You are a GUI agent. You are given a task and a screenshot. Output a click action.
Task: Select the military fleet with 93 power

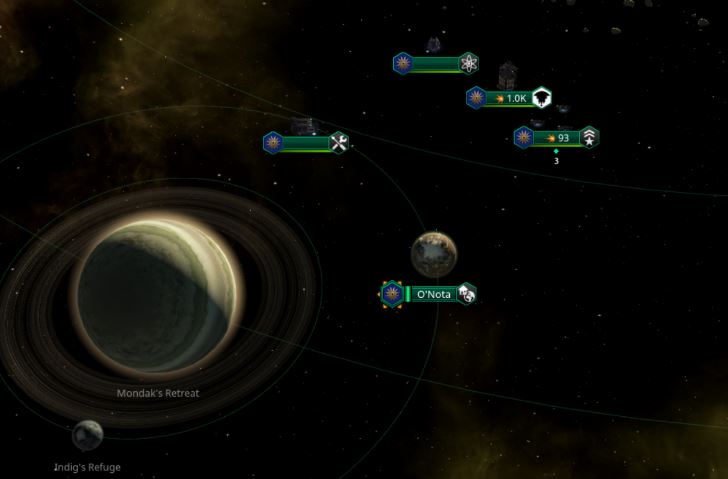pyautogui.click(x=557, y=138)
